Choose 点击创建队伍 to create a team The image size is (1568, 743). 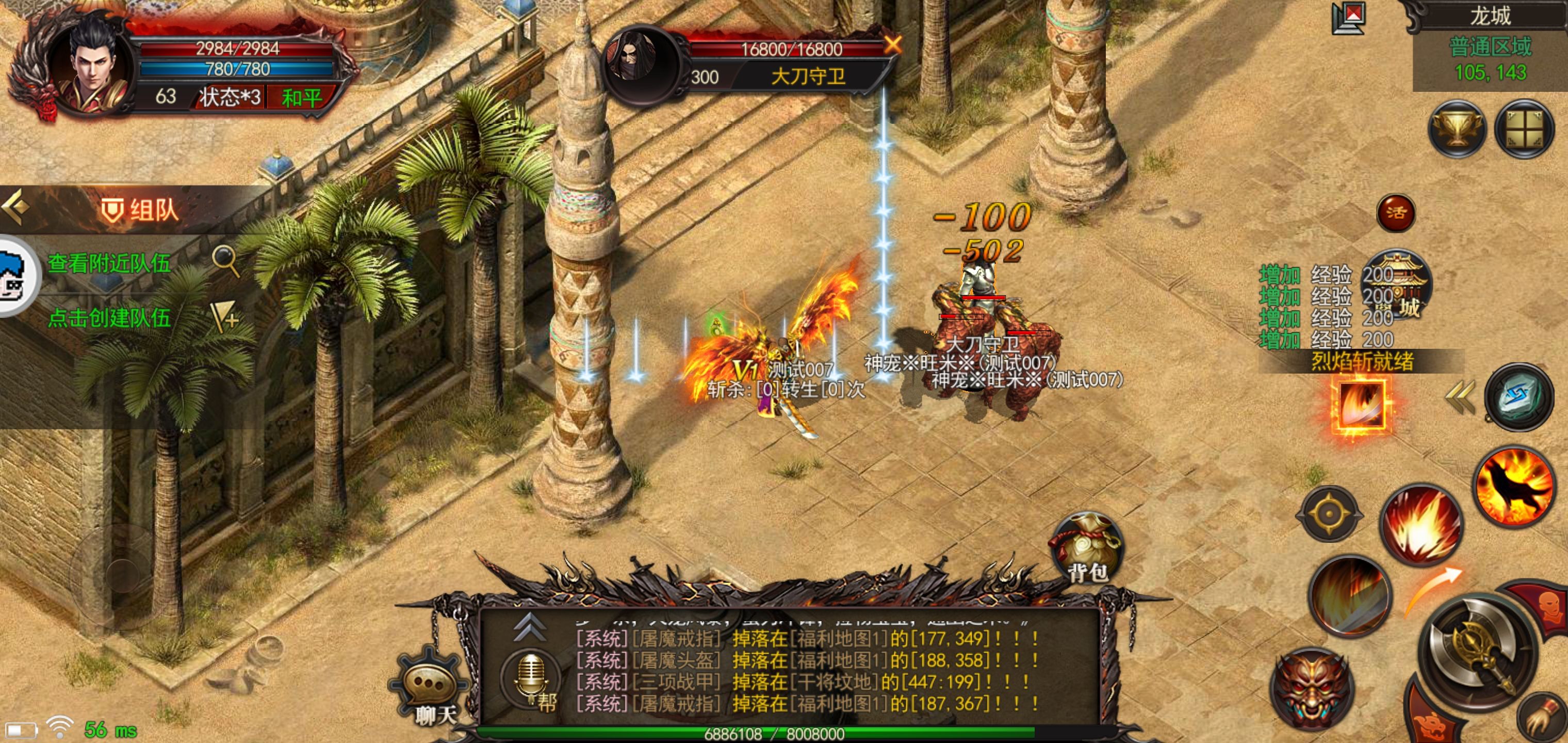click(x=109, y=318)
